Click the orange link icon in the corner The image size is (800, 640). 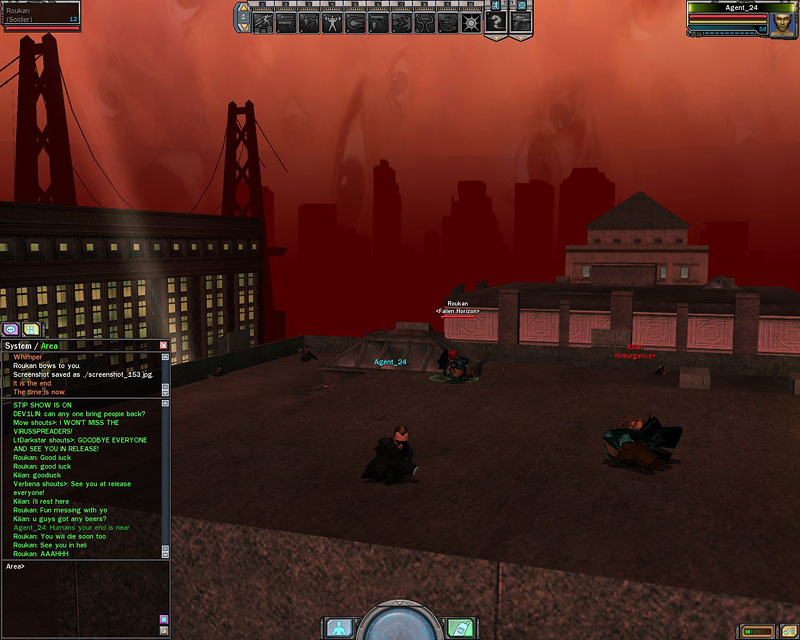163,631
